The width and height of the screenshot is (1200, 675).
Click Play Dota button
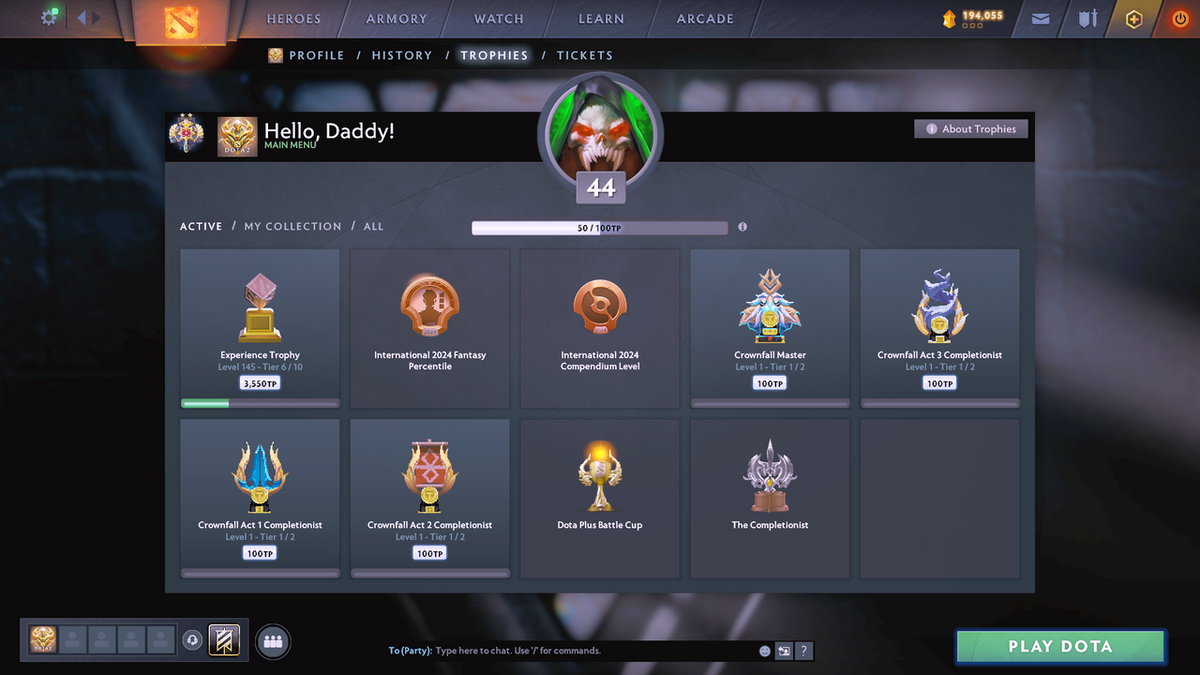tap(1060, 646)
